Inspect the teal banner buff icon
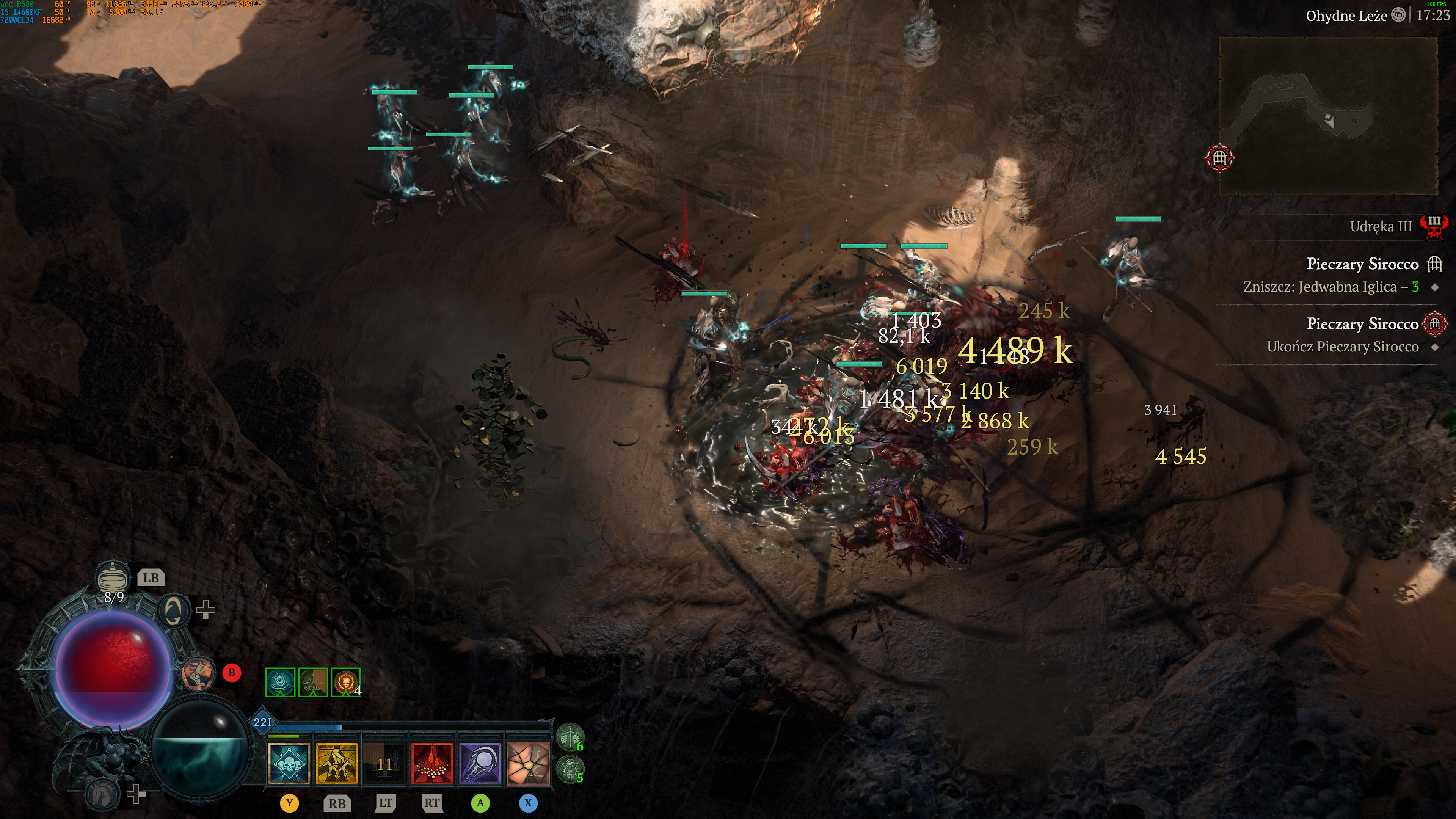The image size is (1456, 819). pyautogui.click(x=280, y=682)
